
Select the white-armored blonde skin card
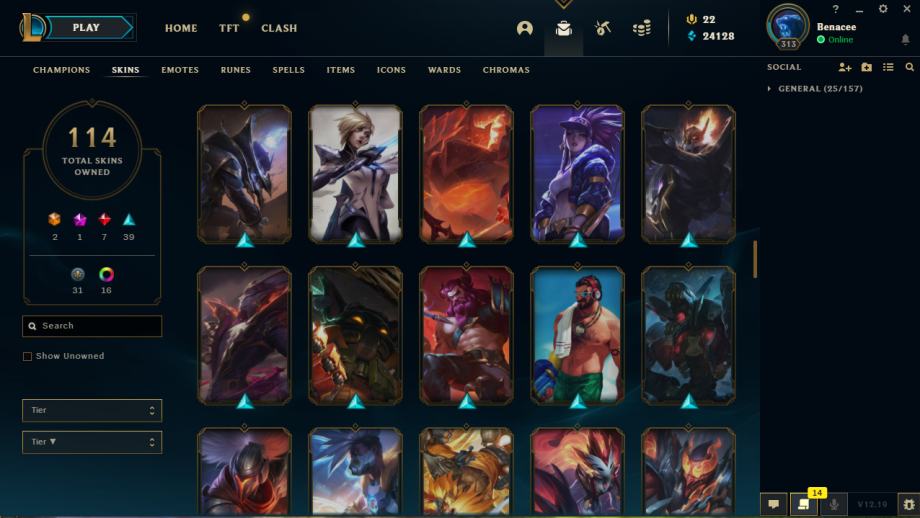pos(355,172)
